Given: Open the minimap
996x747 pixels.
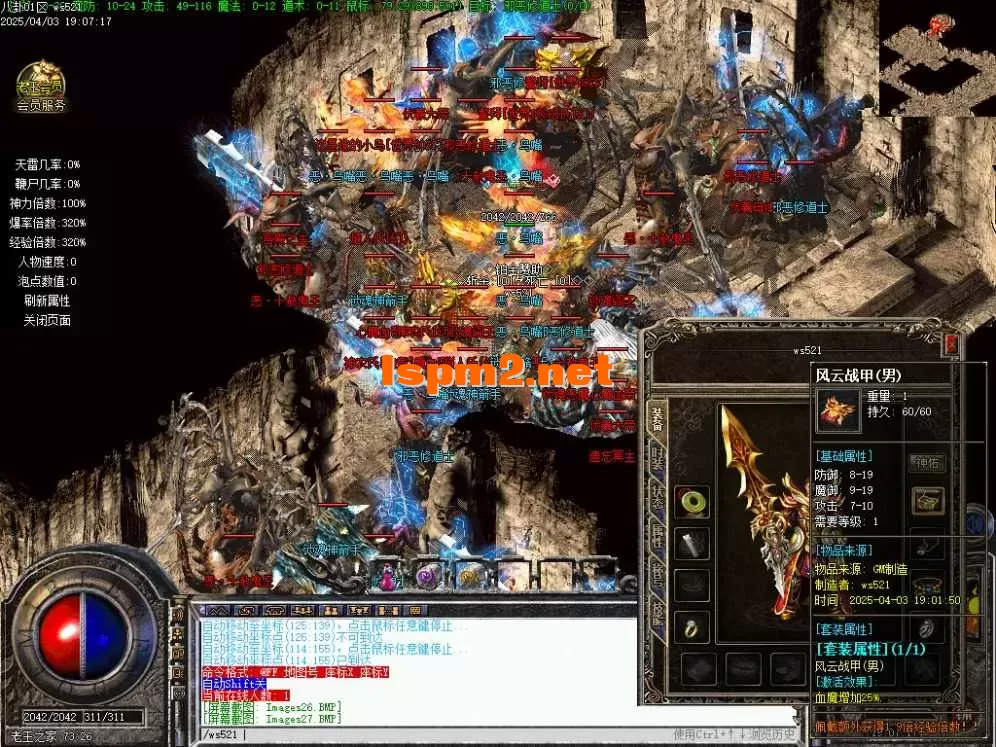Looking at the screenshot, I should [x=936, y=58].
